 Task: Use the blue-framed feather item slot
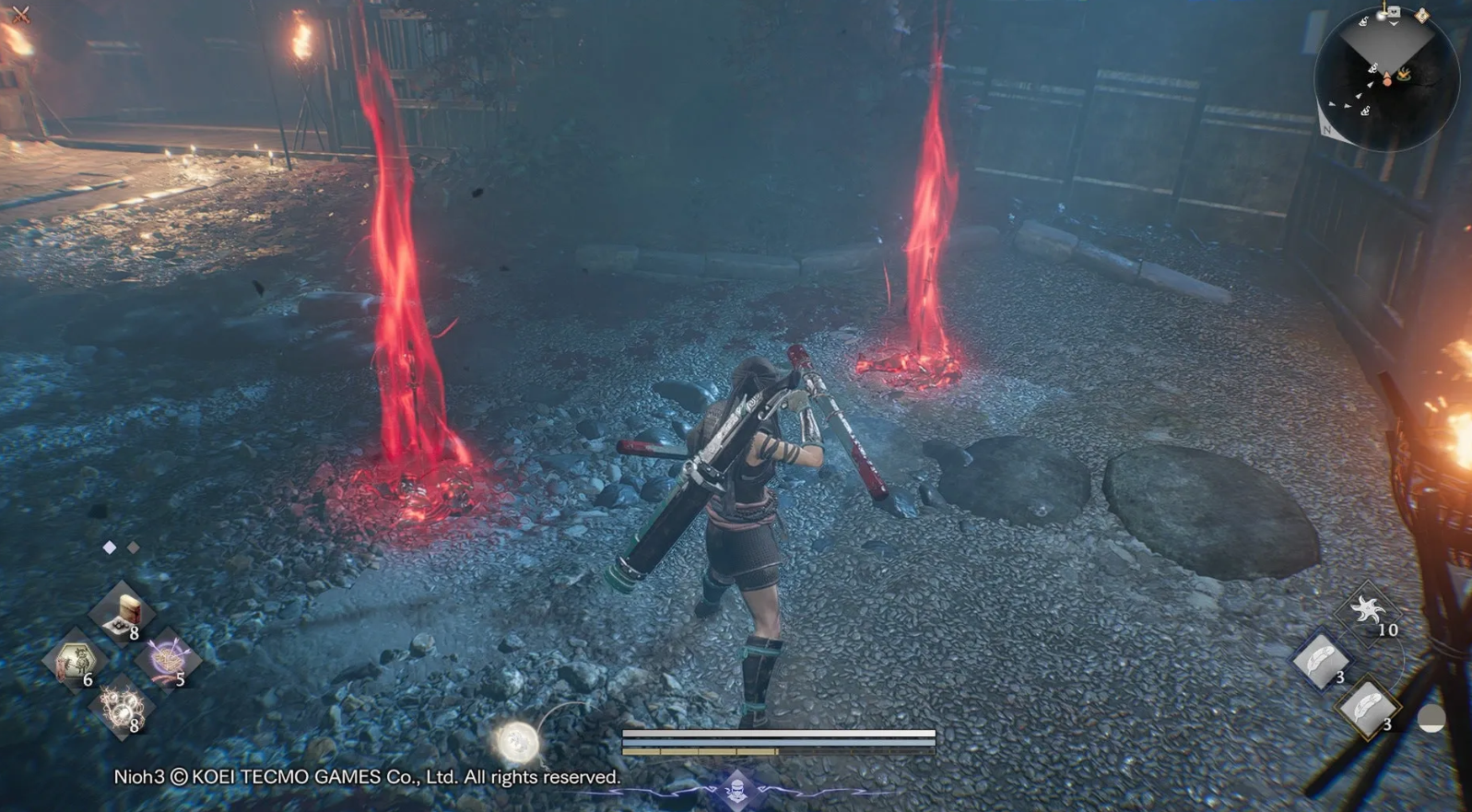point(1321,660)
